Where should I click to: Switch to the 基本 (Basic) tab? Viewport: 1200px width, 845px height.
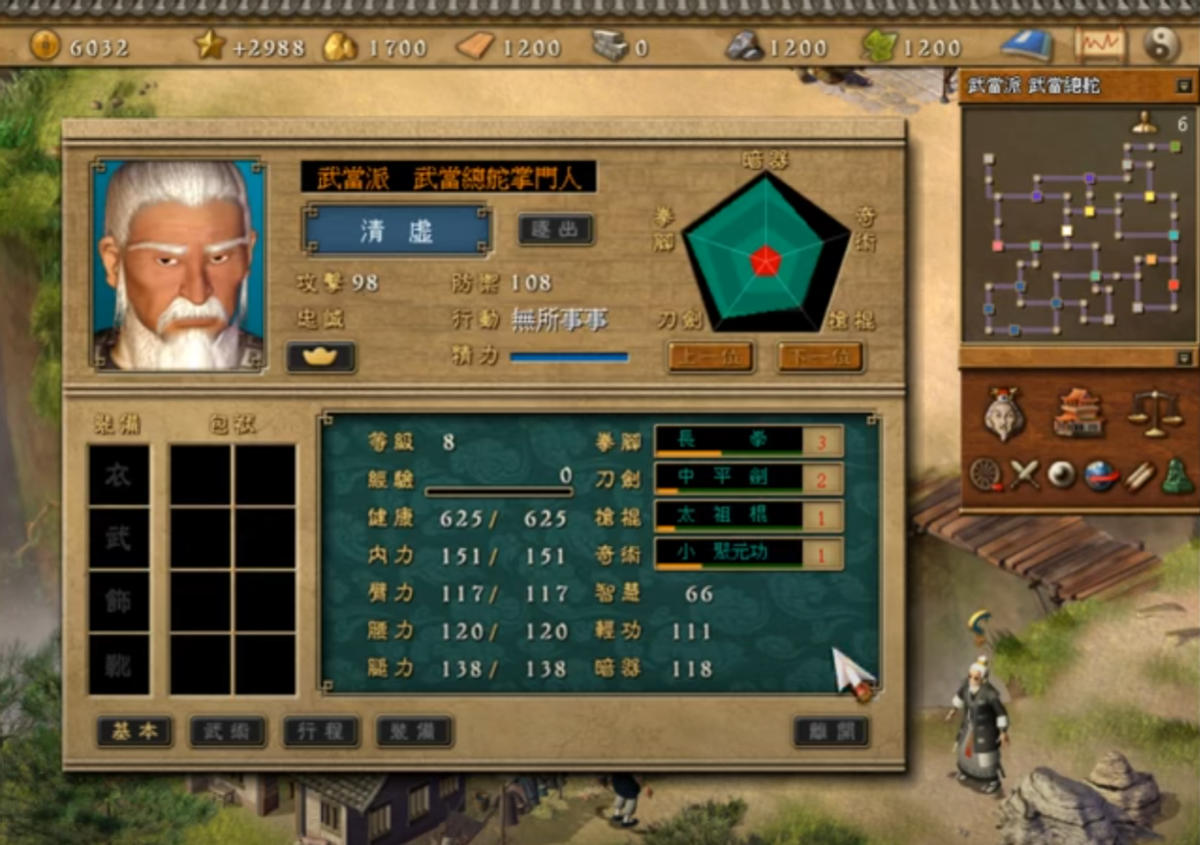[x=135, y=731]
